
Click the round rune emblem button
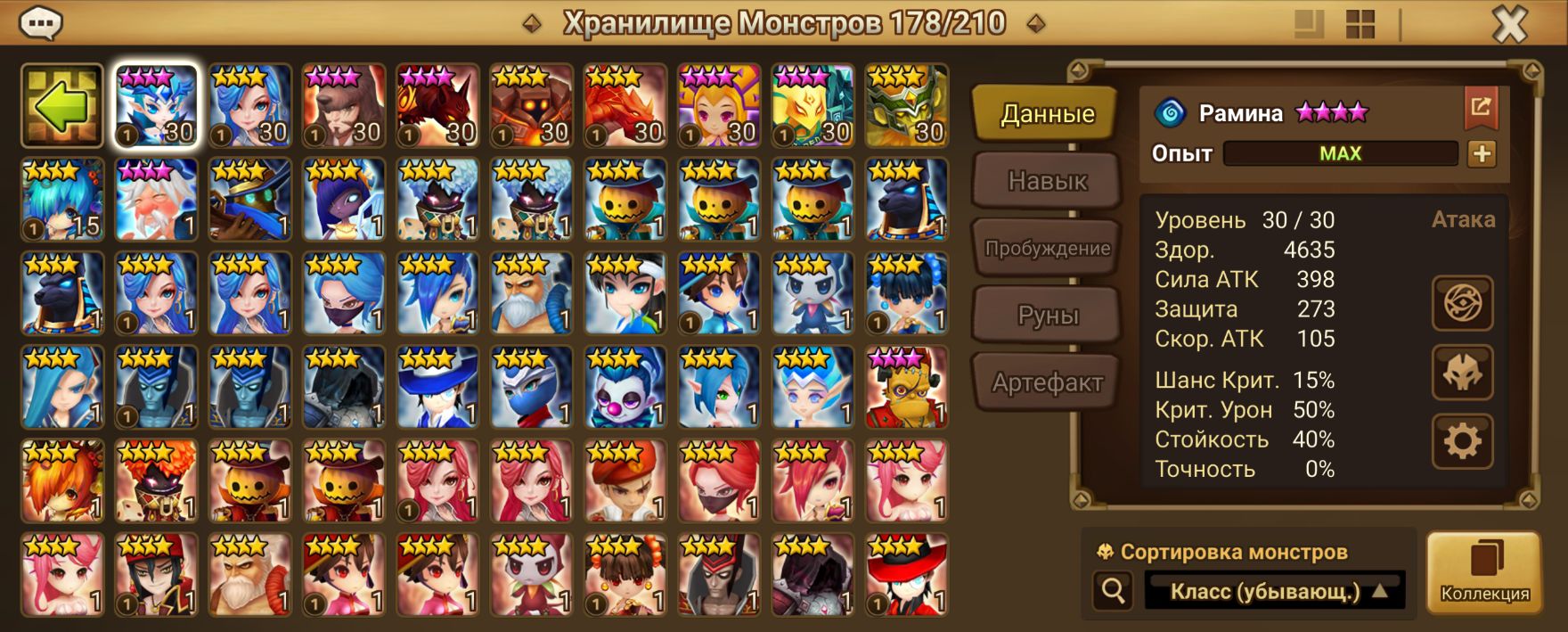point(1462,304)
